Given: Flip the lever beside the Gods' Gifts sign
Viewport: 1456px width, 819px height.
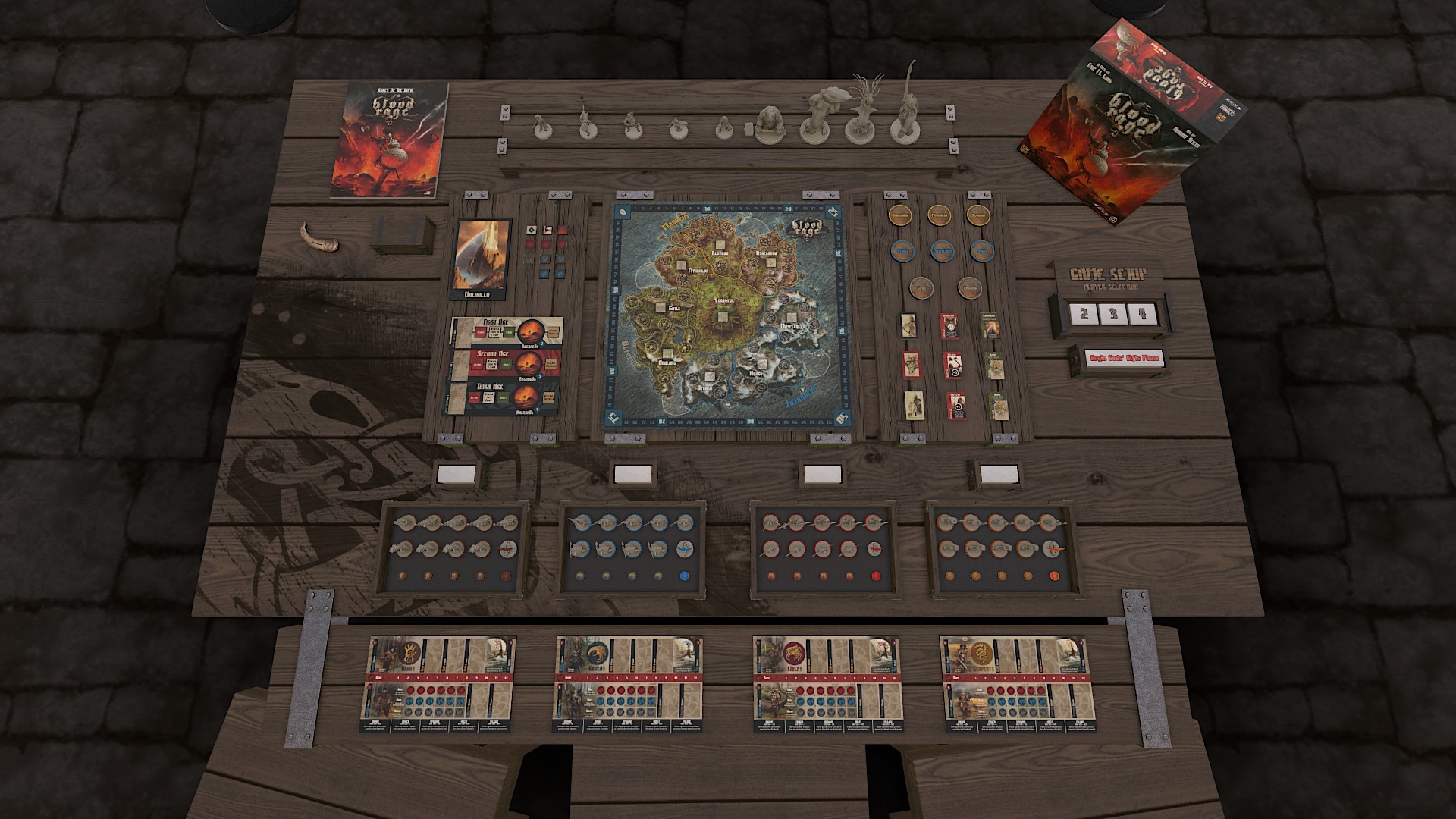Looking at the screenshot, I should [x=1074, y=359].
